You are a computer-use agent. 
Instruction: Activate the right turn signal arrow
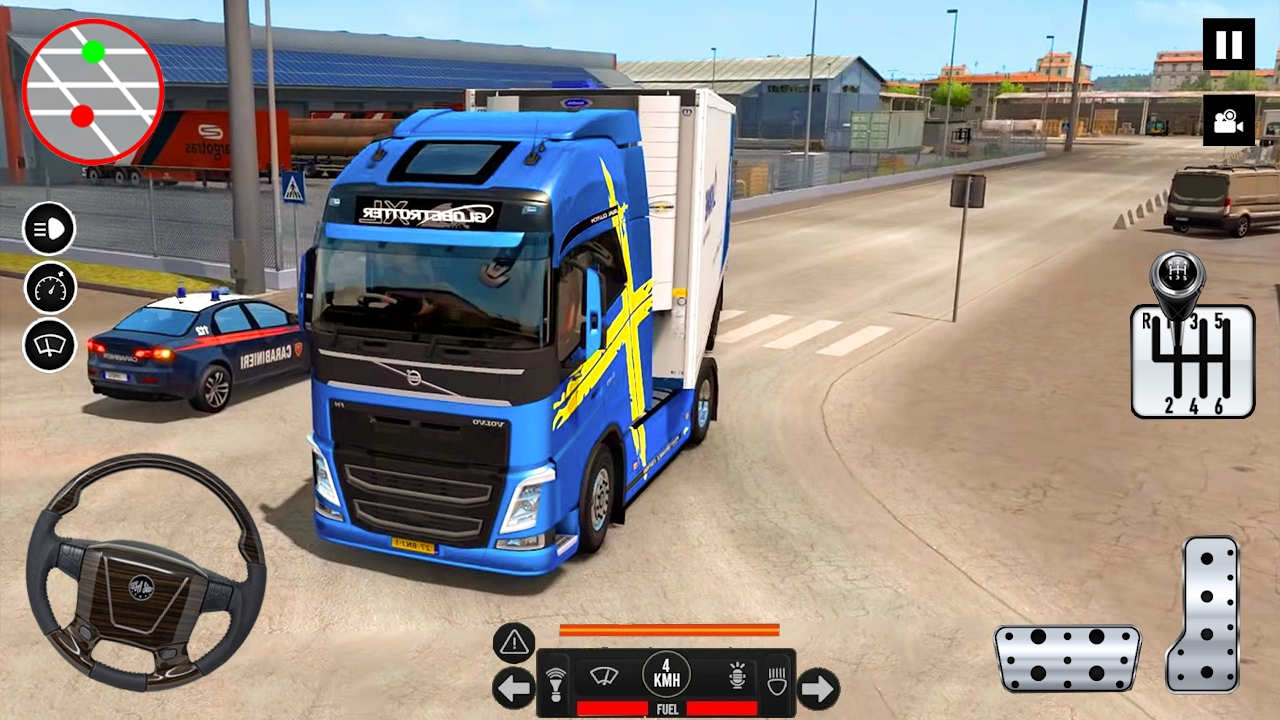tap(818, 688)
